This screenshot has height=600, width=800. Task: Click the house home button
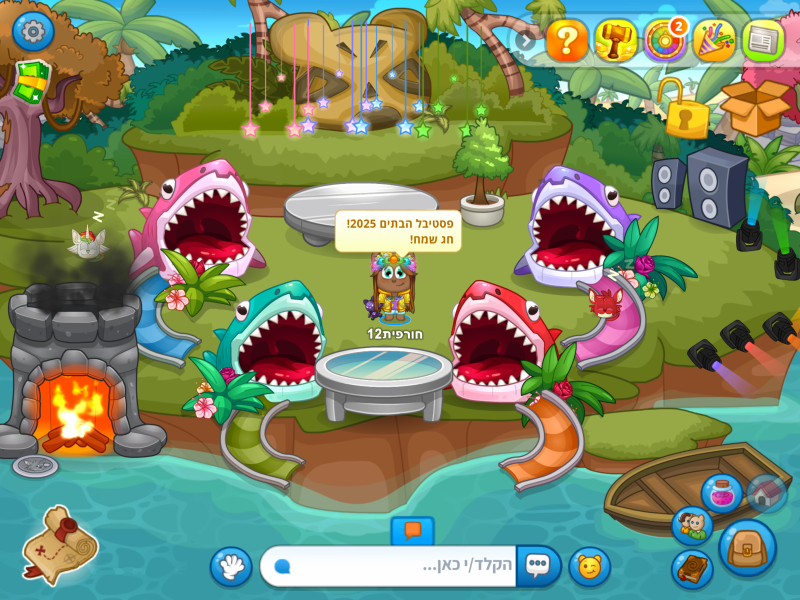click(x=766, y=494)
